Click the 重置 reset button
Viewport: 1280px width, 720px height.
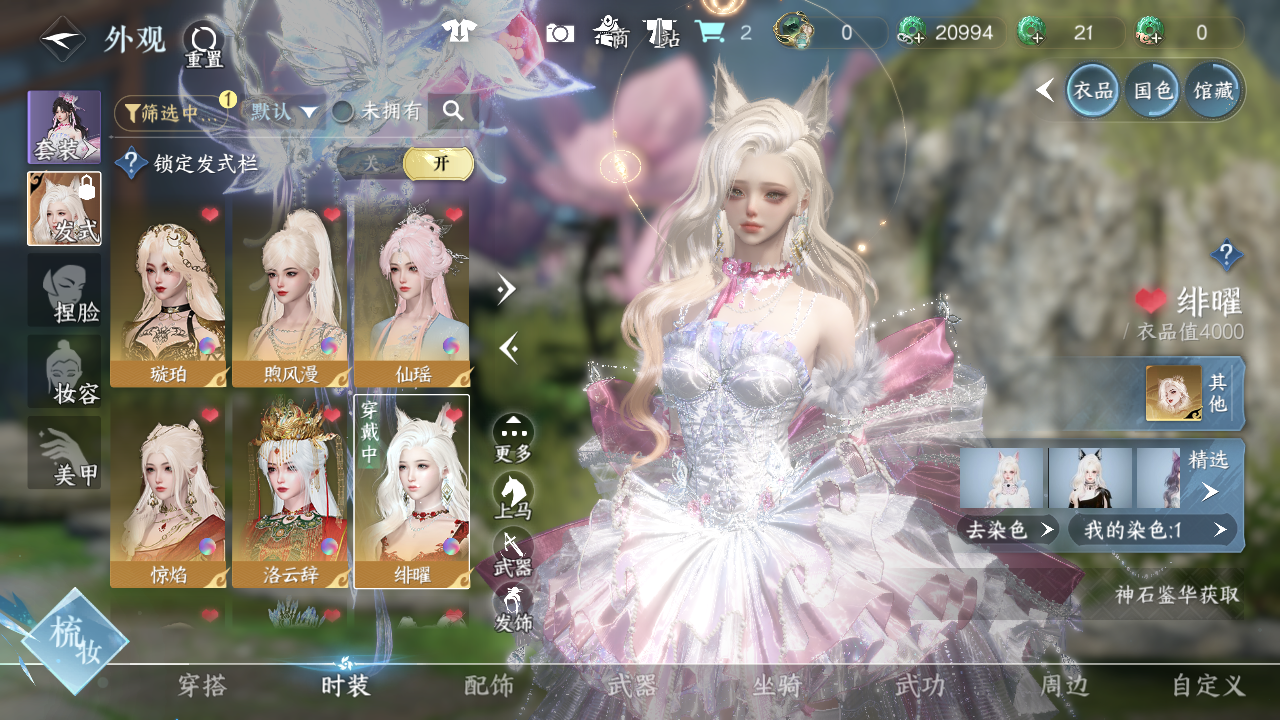tap(204, 44)
